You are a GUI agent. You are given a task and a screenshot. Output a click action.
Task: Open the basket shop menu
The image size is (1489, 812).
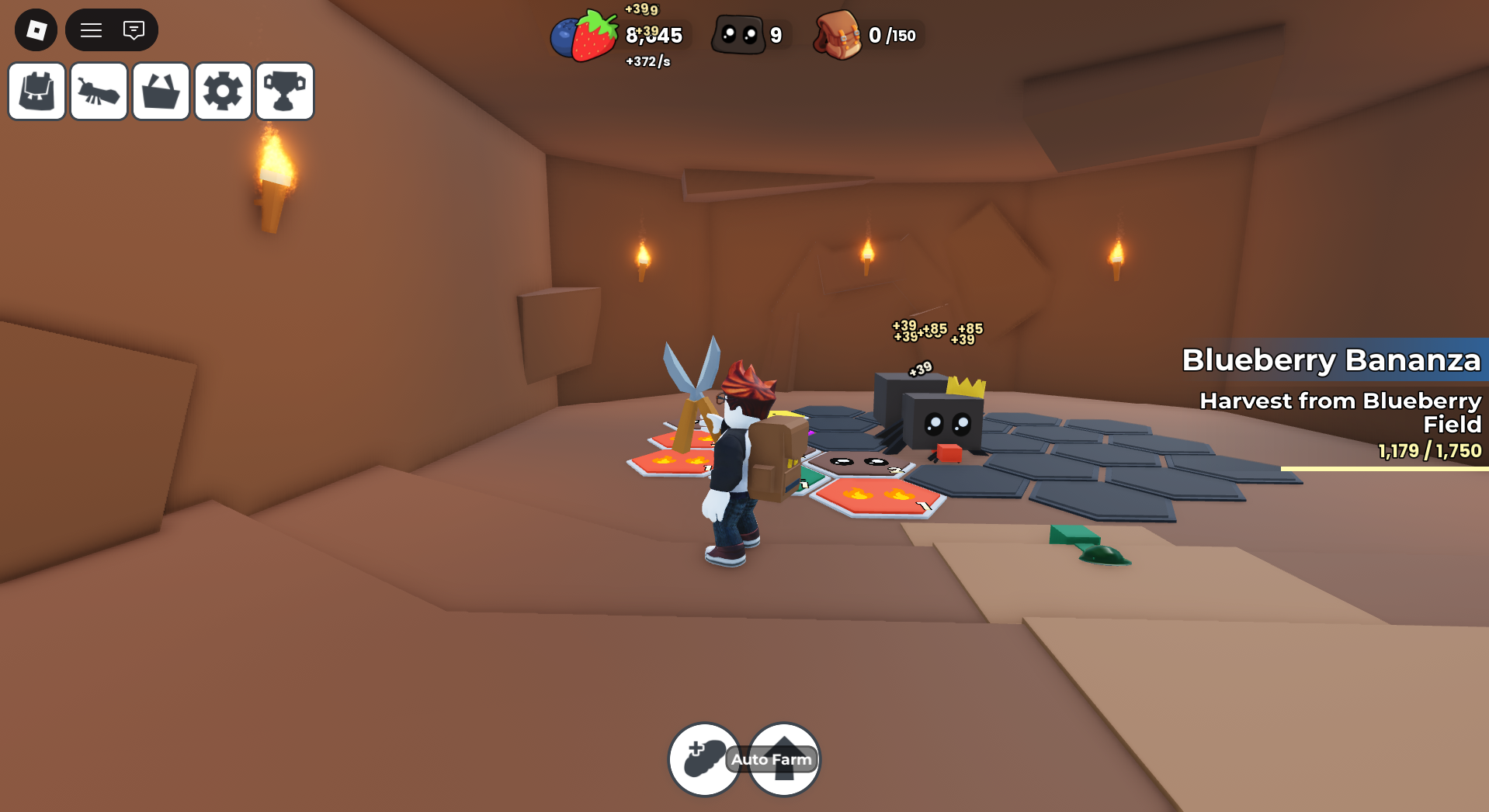pyautogui.click(x=160, y=91)
